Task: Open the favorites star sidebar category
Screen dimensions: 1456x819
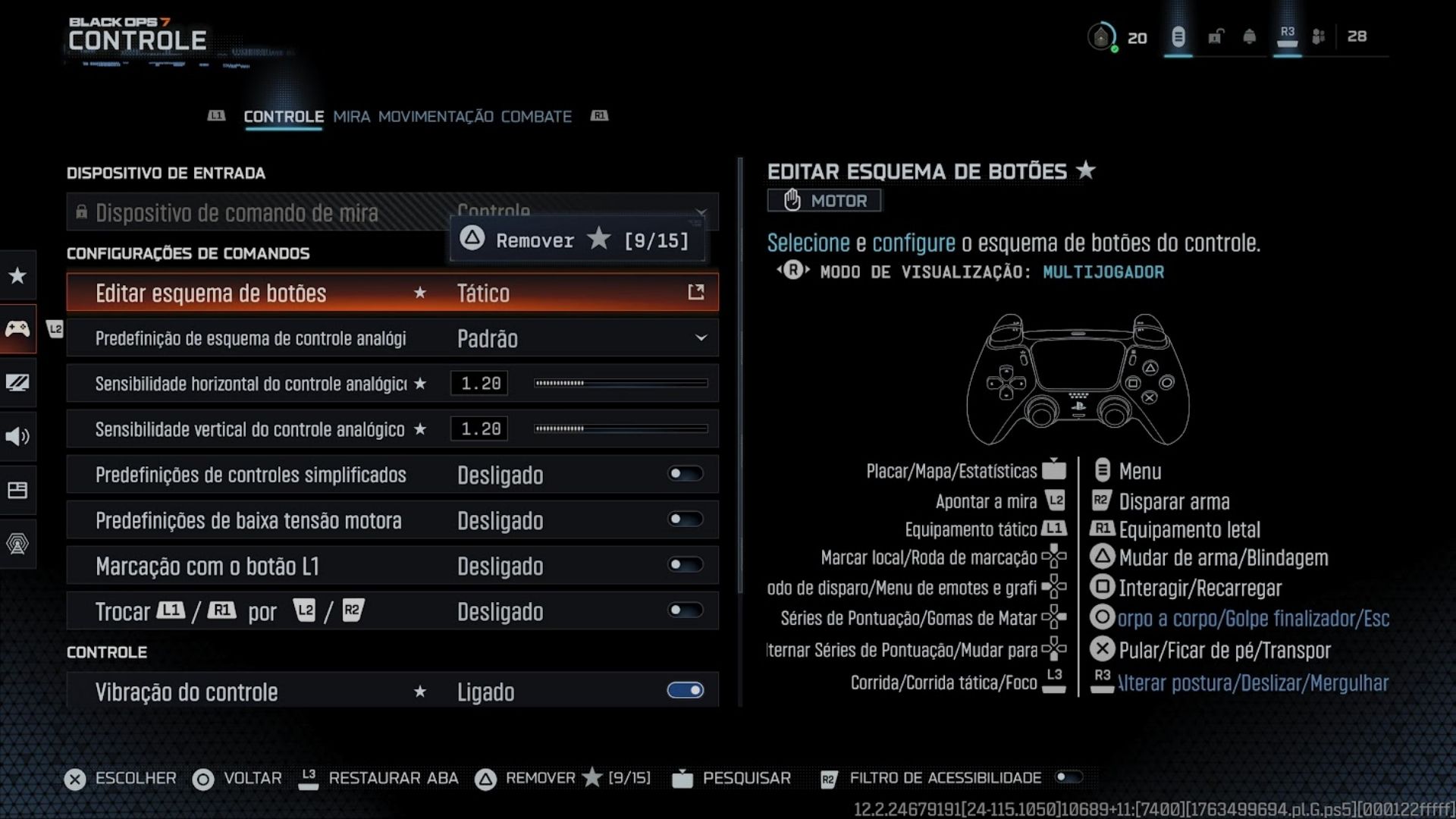Action: click(x=17, y=275)
